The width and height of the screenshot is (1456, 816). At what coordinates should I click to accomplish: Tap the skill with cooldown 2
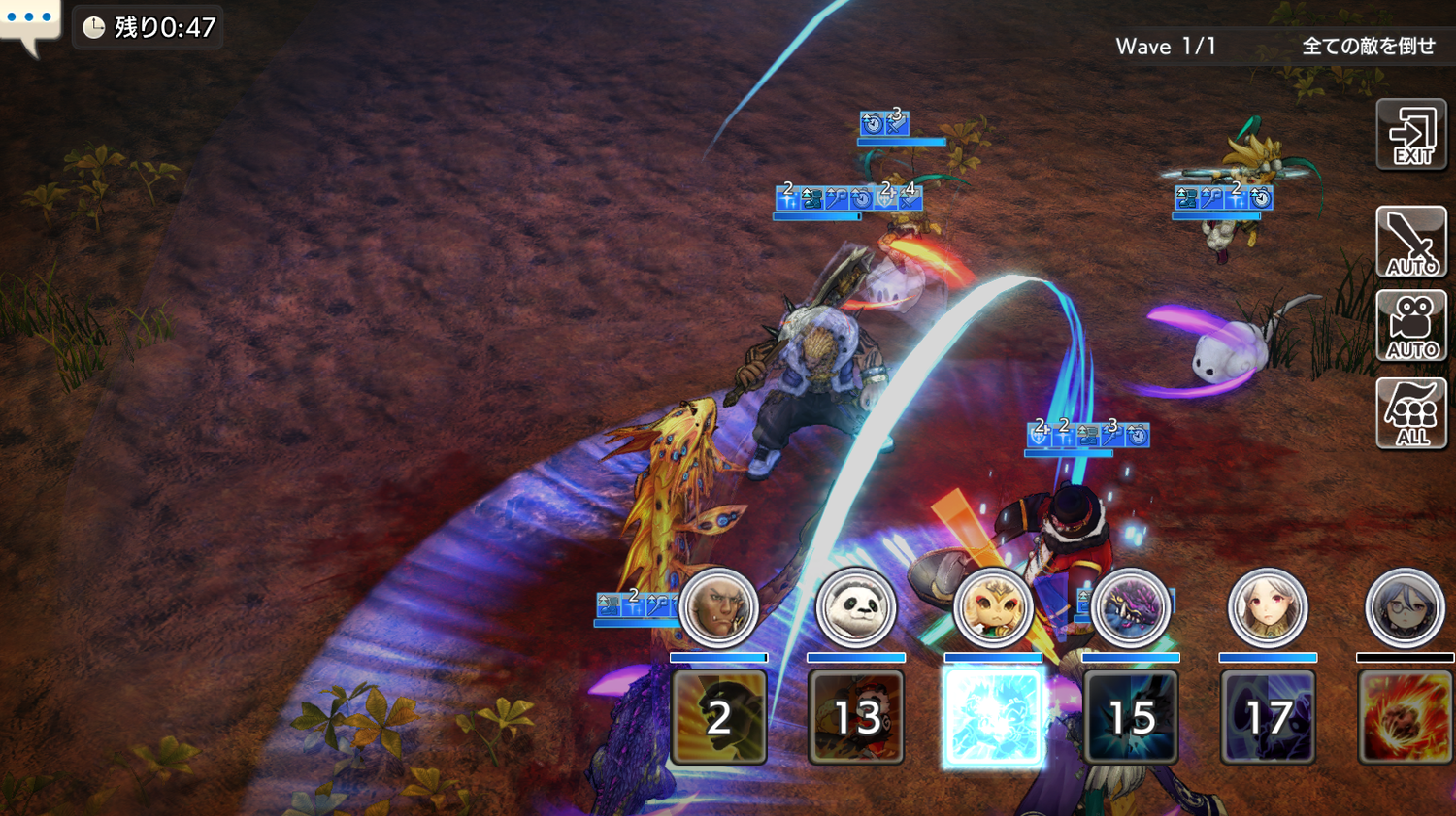tap(718, 717)
